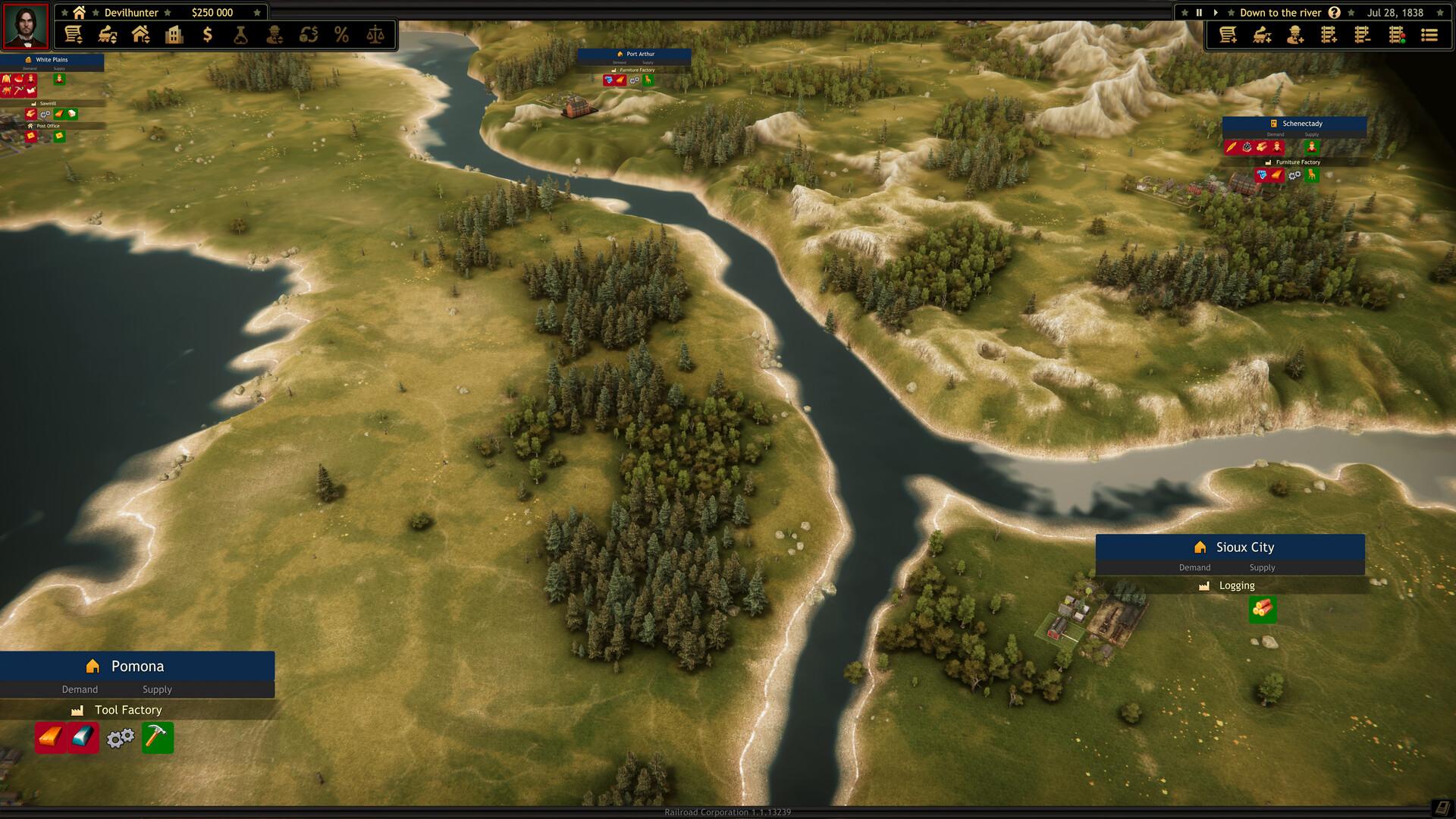Click the hire employee icon
The image size is (1456, 819).
click(x=1294, y=35)
